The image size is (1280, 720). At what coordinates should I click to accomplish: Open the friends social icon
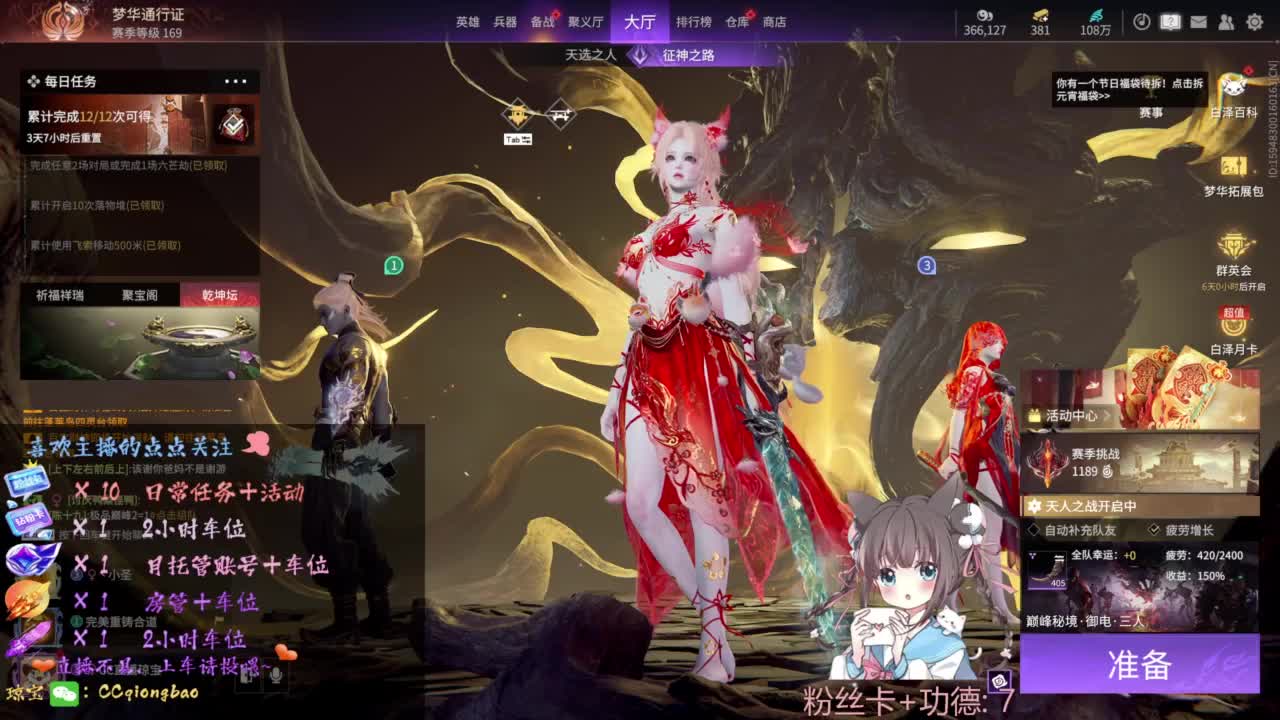[x=1228, y=23]
